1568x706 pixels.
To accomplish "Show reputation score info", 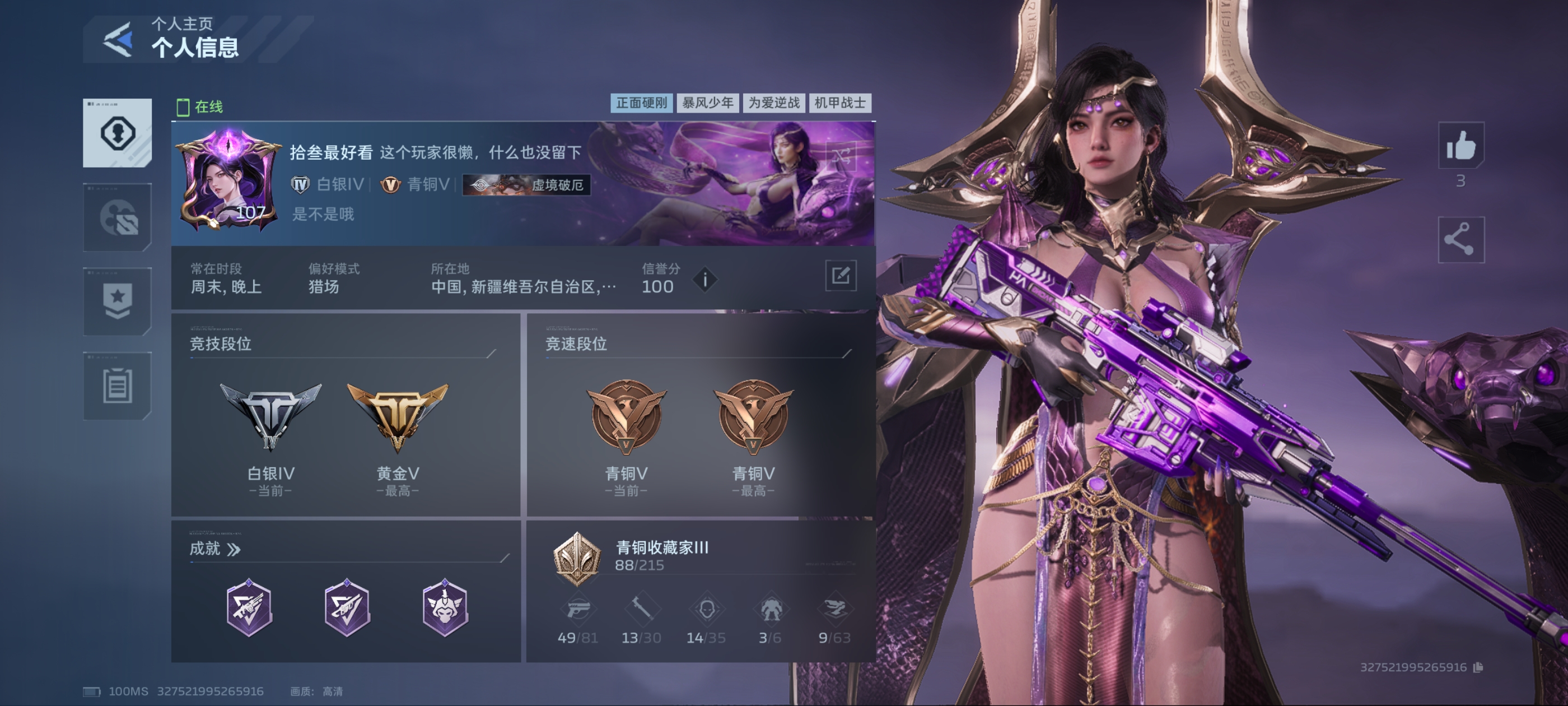I will [705, 280].
